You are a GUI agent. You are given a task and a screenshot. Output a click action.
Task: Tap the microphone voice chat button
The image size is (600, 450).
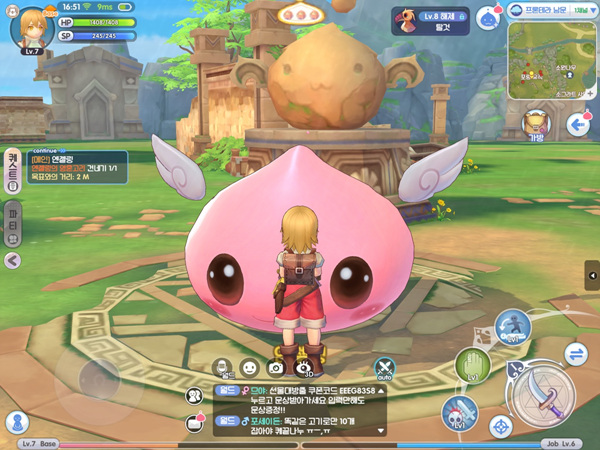pyautogui.click(x=223, y=368)
